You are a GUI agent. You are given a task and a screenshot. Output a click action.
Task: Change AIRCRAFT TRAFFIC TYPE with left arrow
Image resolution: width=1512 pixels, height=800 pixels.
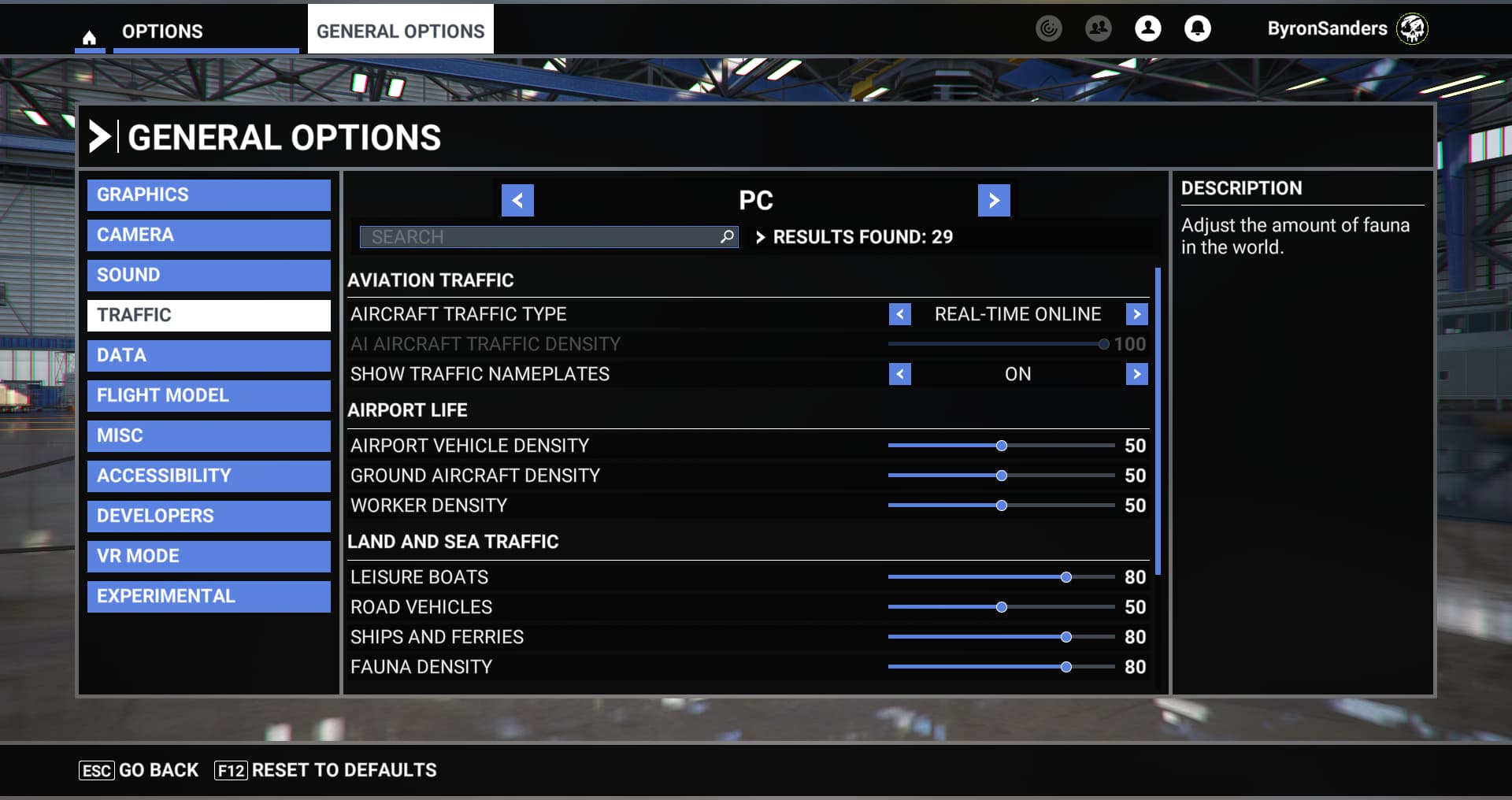pyautogui.click(x=899, y=313)
